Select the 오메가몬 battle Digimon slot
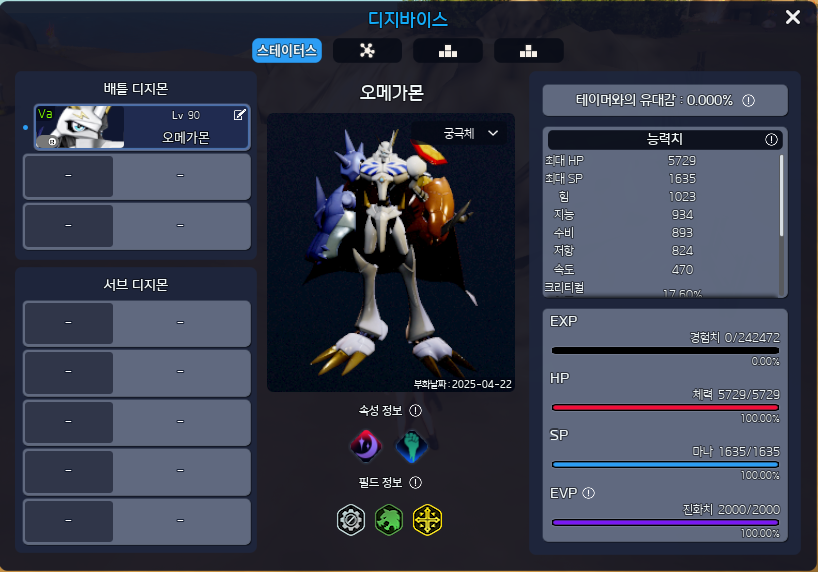 [x=142, y=128]
